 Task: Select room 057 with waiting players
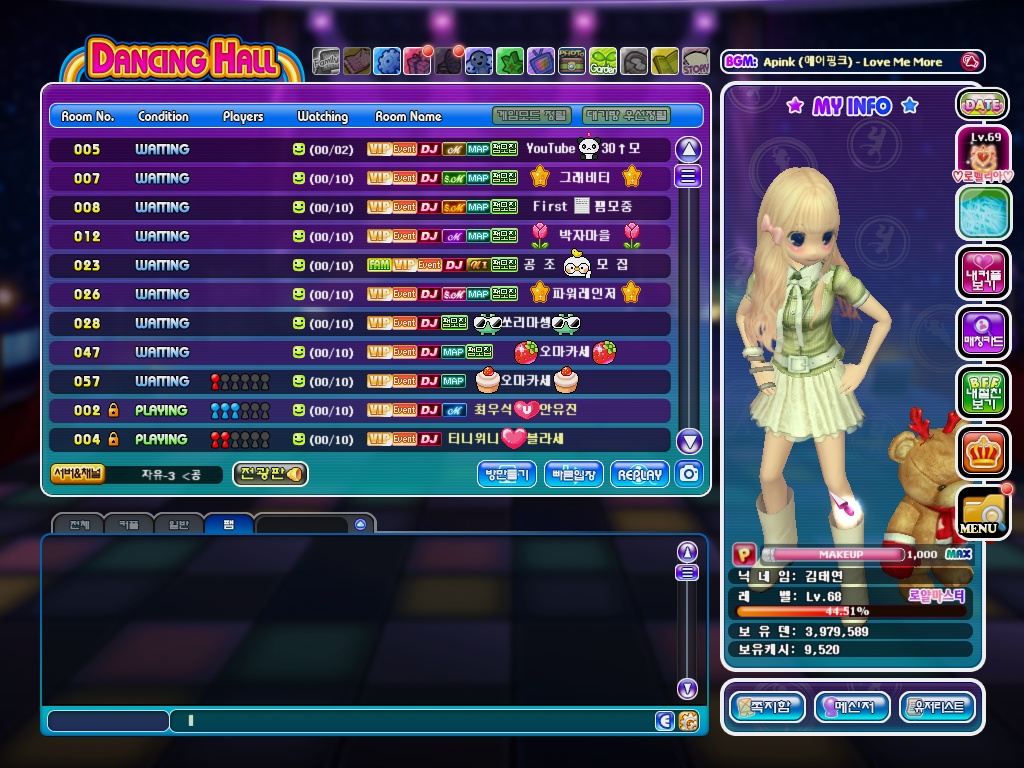pos(360,381)
